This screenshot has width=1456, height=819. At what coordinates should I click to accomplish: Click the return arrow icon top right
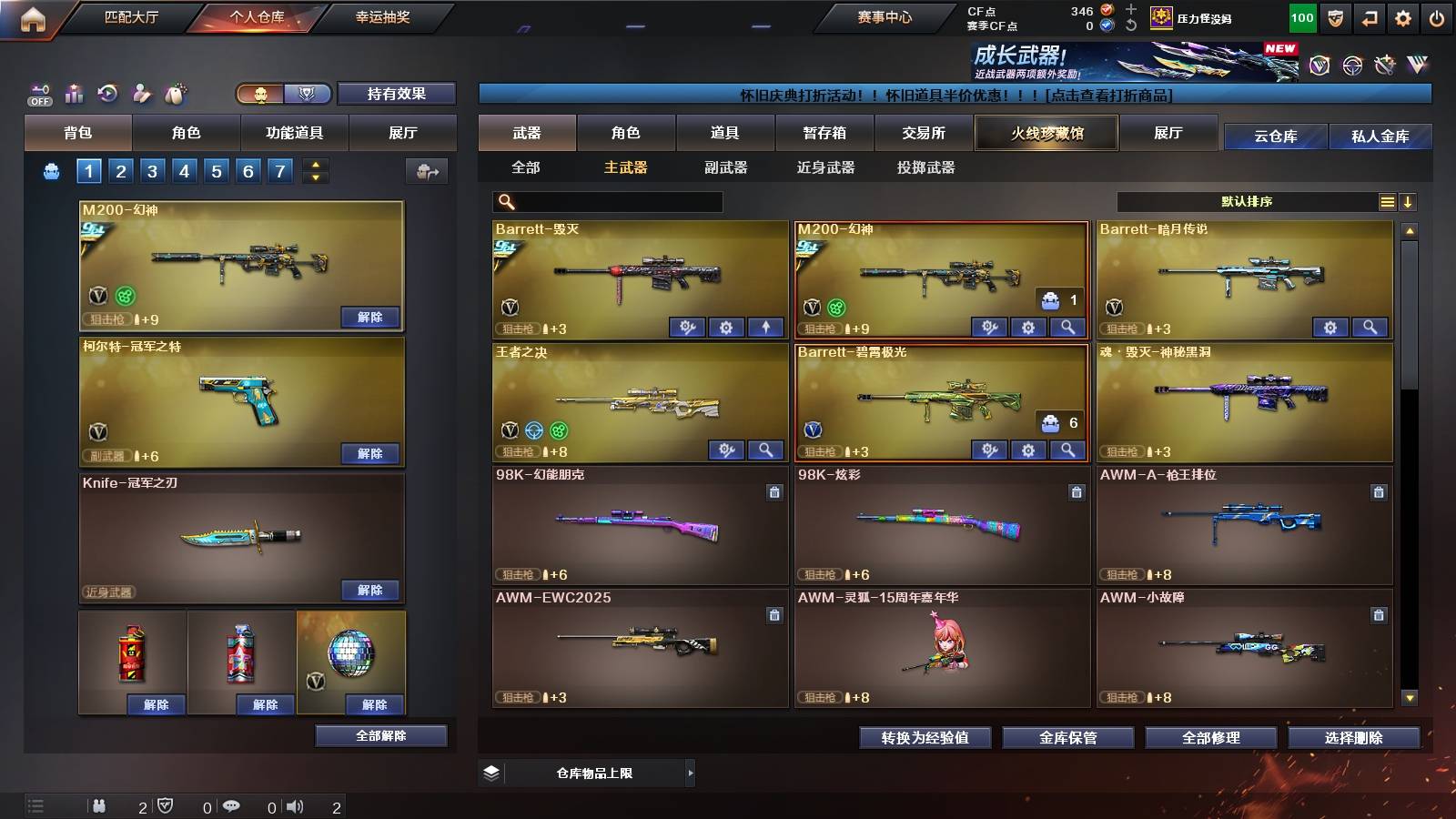click(1369, 17)
